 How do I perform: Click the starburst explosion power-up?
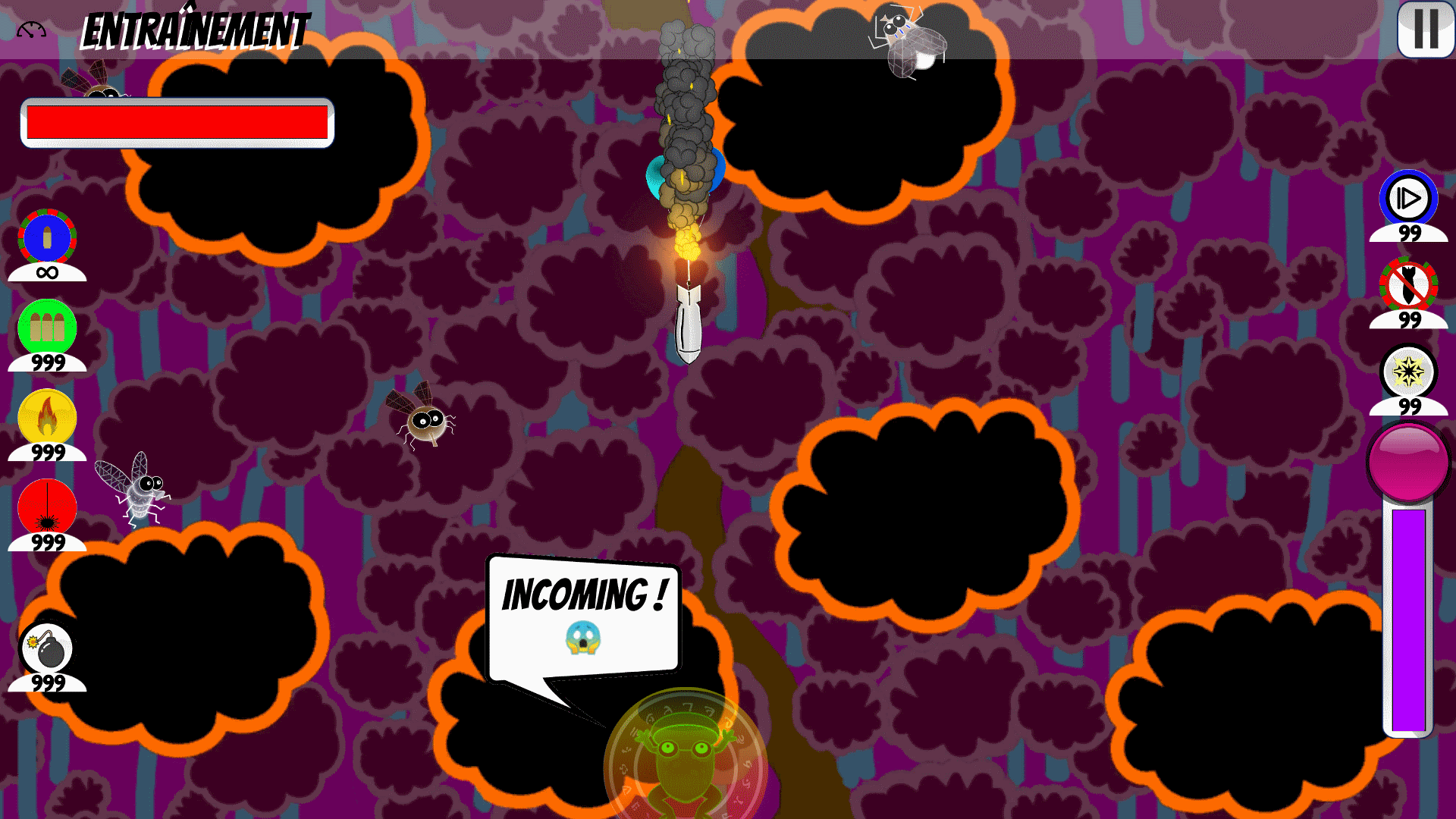[1407, 372]
